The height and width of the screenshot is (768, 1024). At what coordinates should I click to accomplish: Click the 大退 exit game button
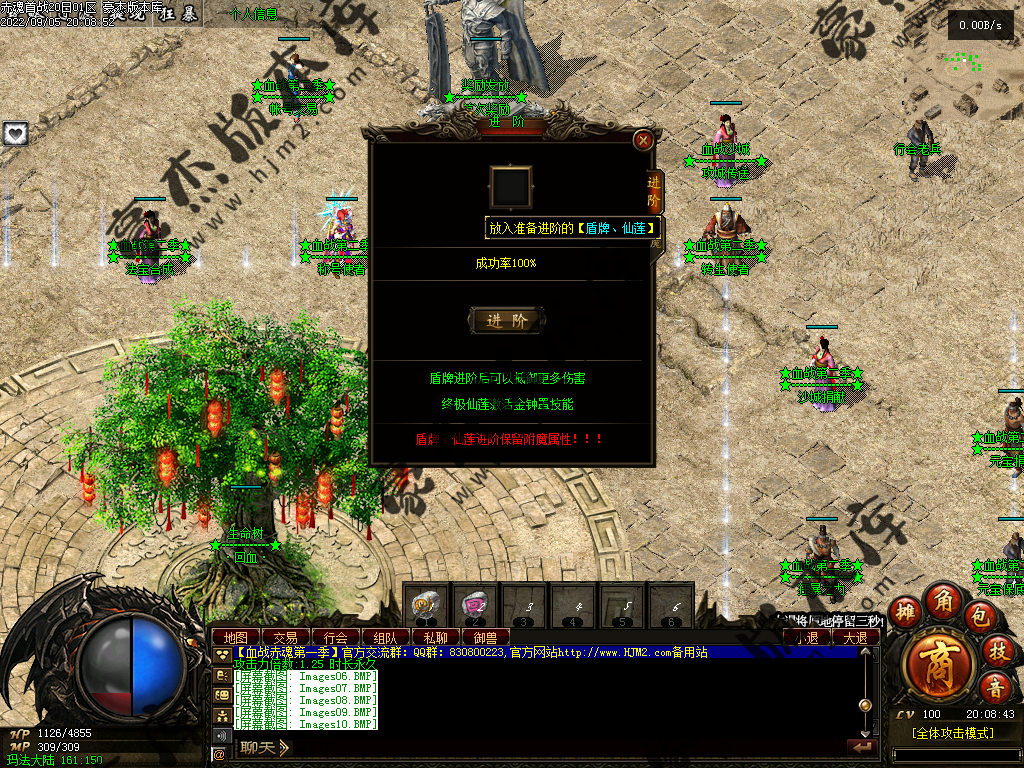pos(855,637)
